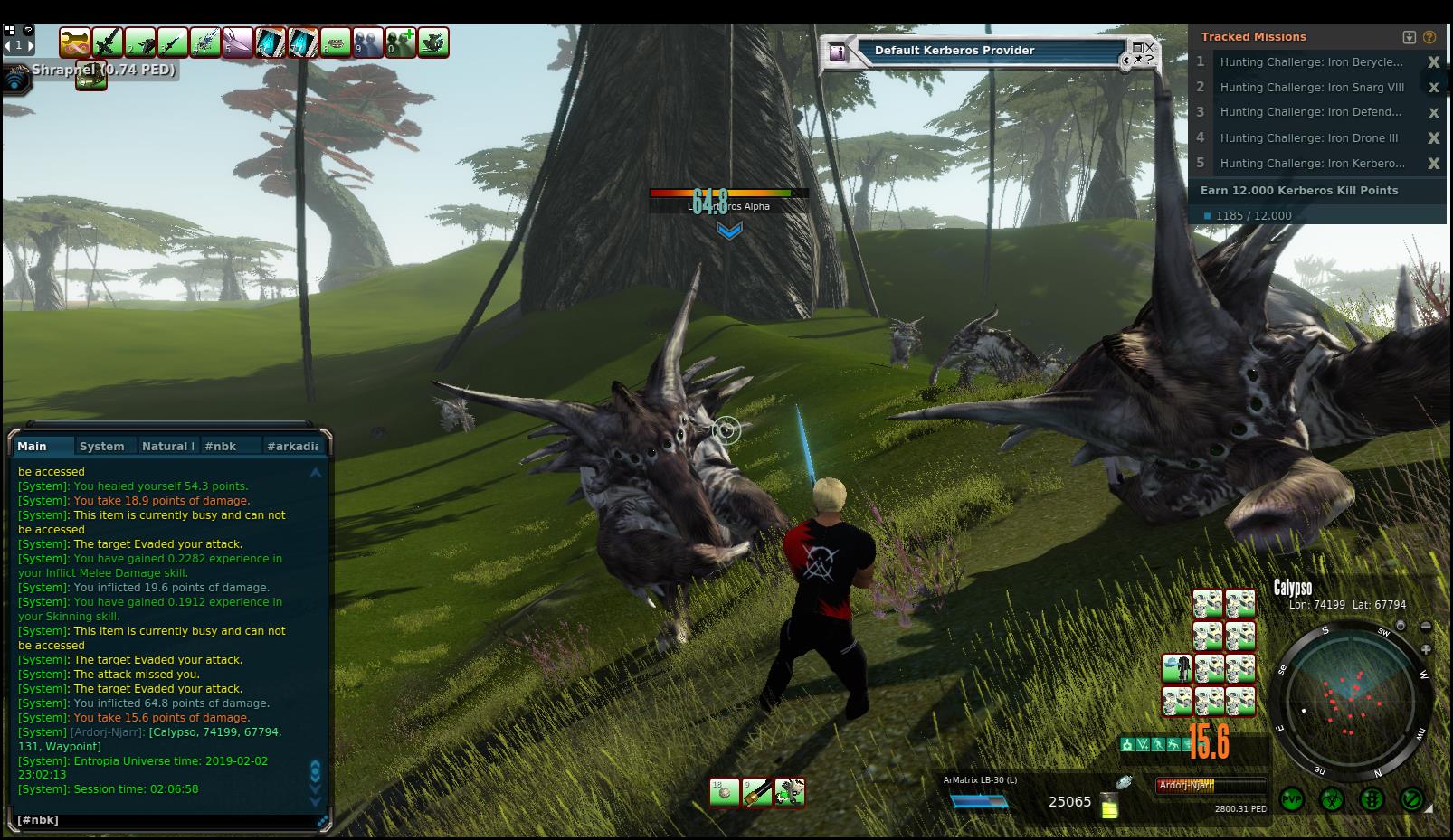1453x840 pixels.
Task: Select the Hunting Challenge: Iron Kerberos mission row
Action: pyautogui.click(x=1311, y=164)
